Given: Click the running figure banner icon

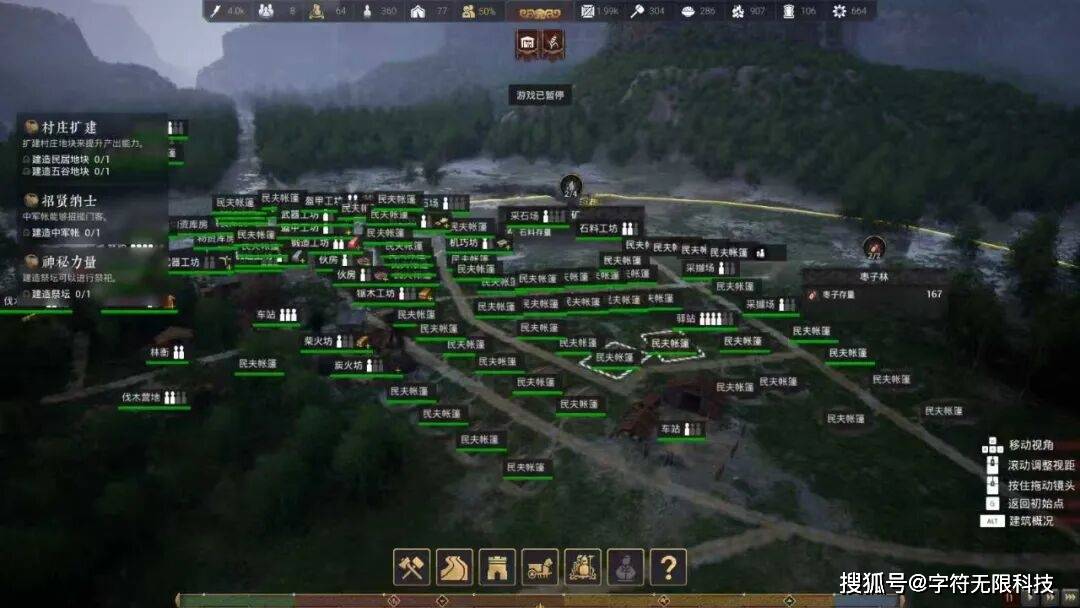Looking at the screenshot, I should pyautogui.click(x=552, y=43).
